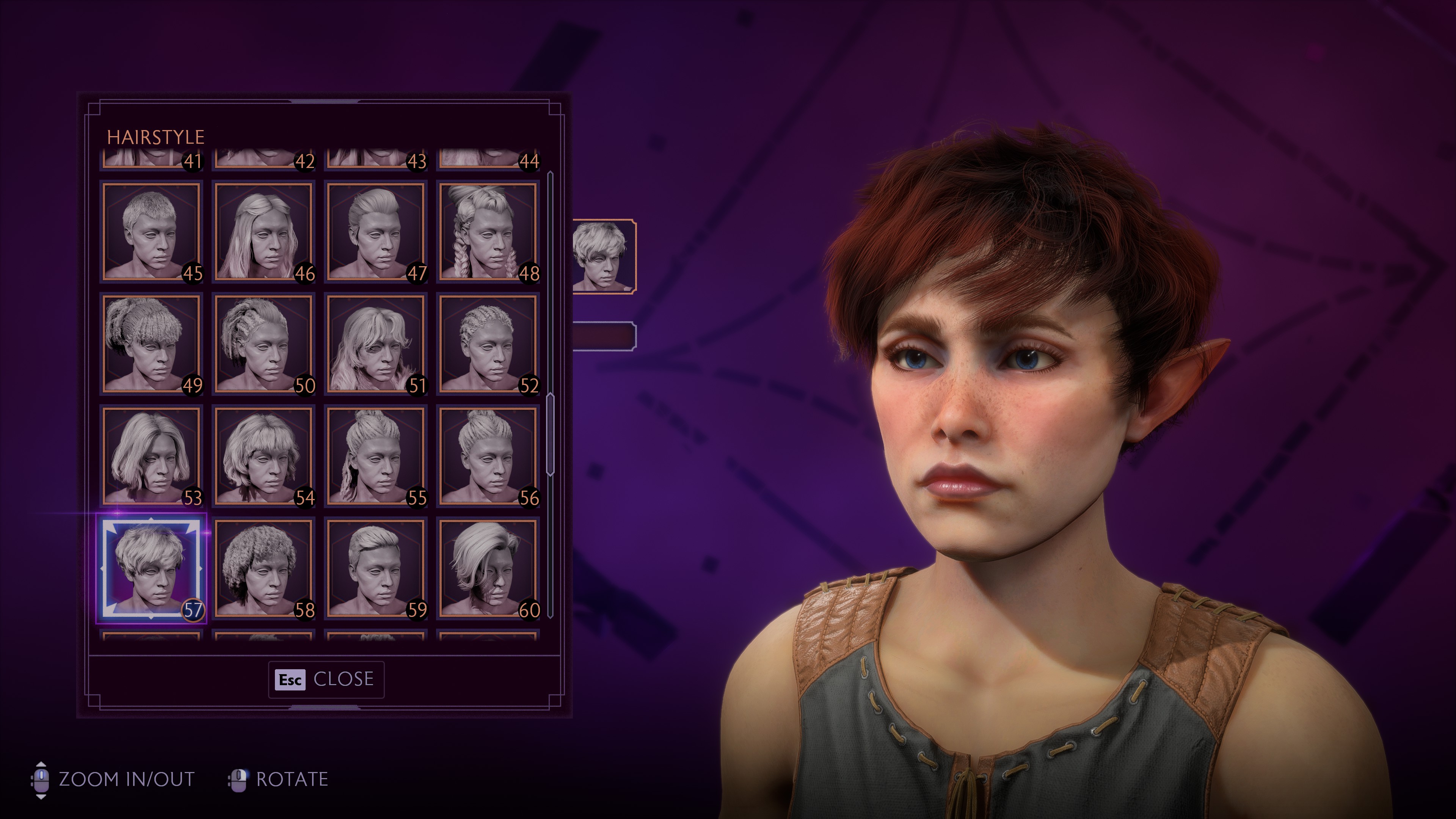This screenshot has height=819, width=1456.
Task: Choose hairstyle 49 with dreadlock fringe
Action: click(152, 343)
